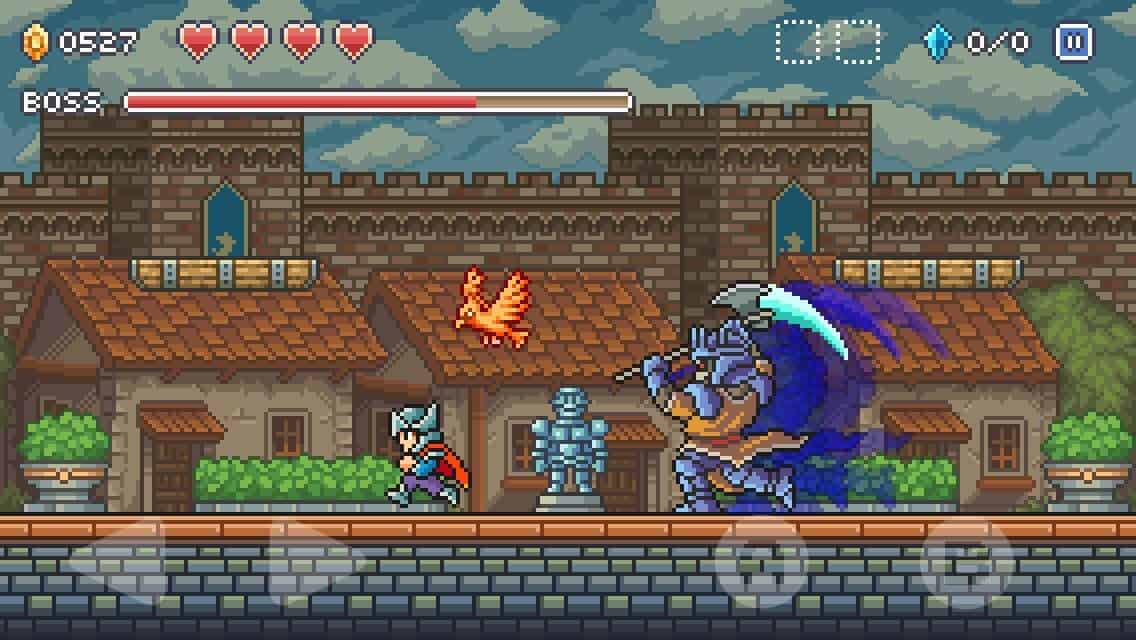Tap the left arrow move control
This screenshot has height=640, width=1136.
[x=119, y=560]
